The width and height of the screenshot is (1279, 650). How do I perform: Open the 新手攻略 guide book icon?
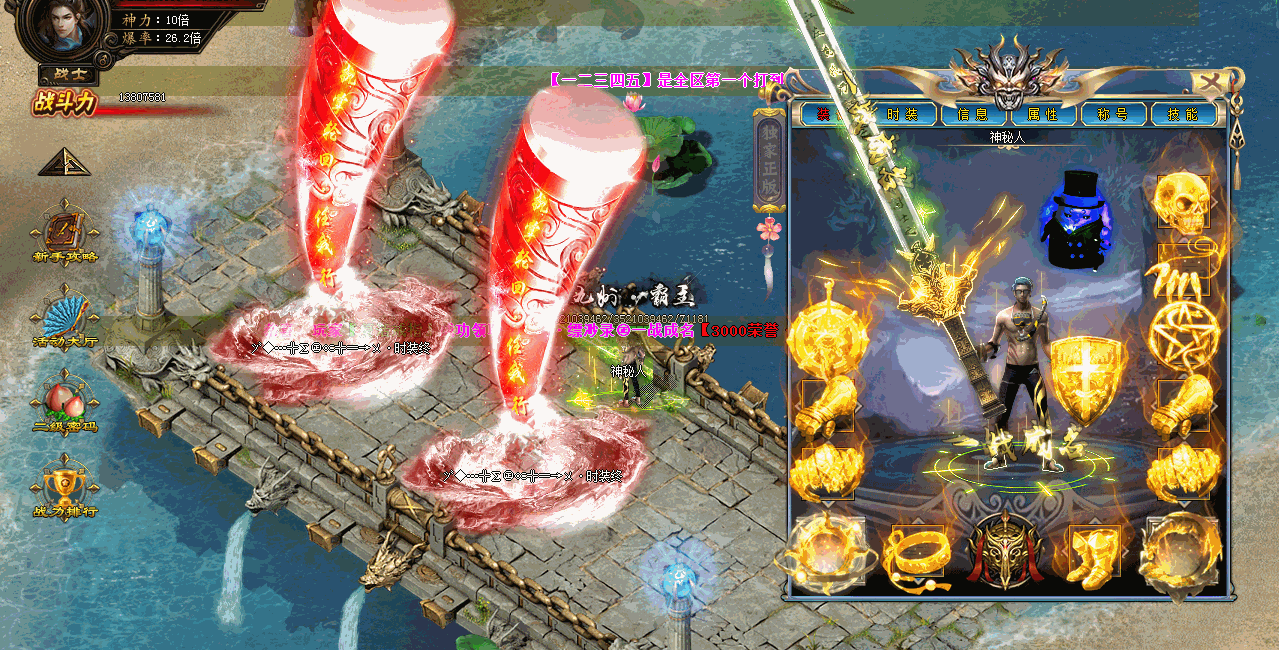65,231
